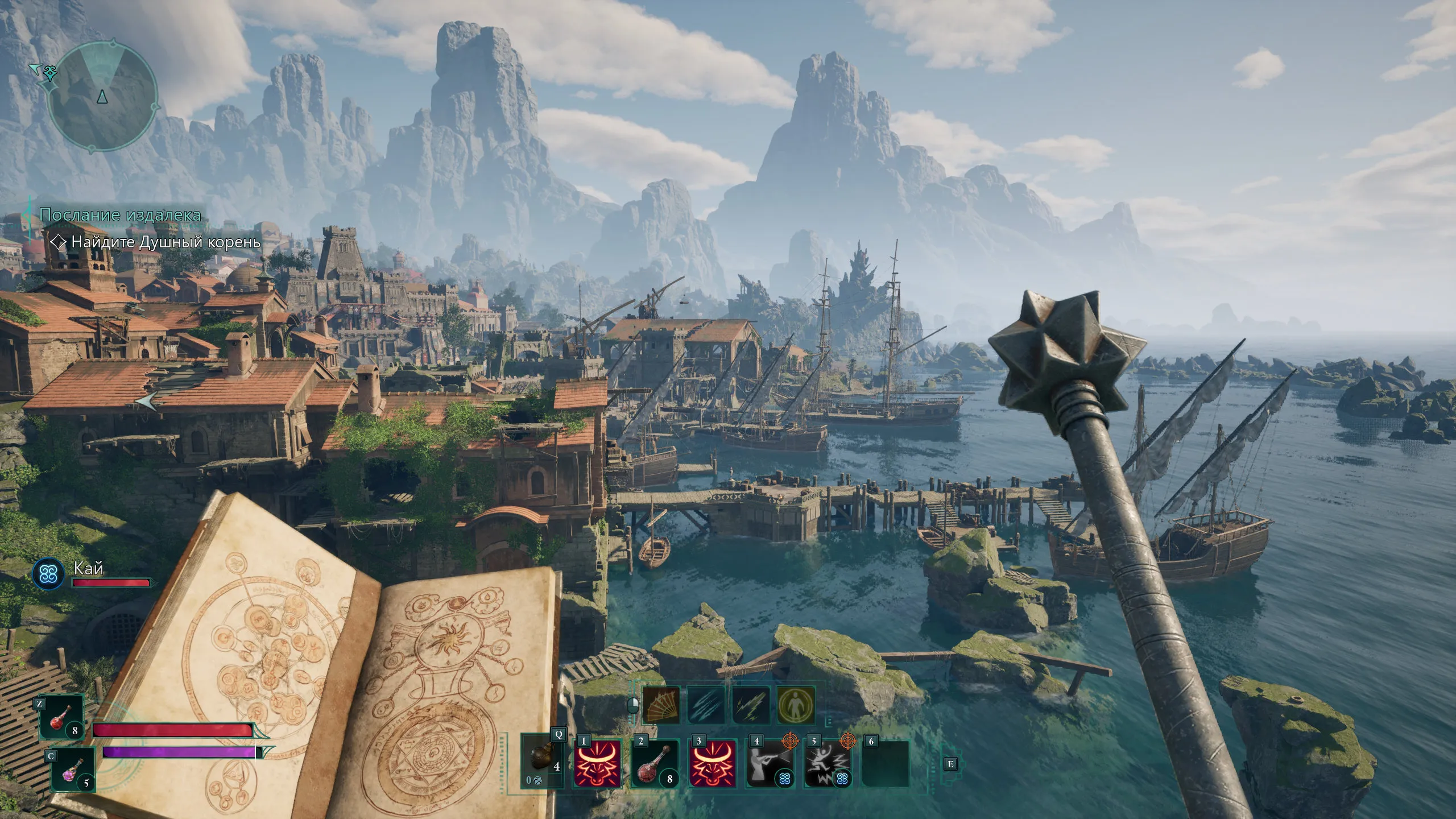The width and height of the screenshot is (1456, 819).
Task: Click the «Найдите Душный корень» objective
Action: [166, 242]
